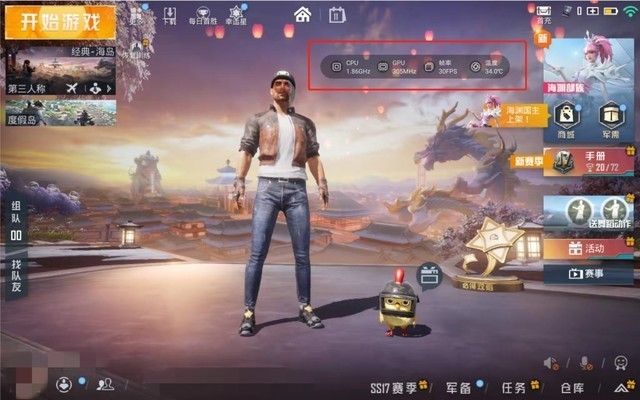Open the 赛事 esports button
The height and width of the screenshot is (400, 640).
pyautogui.click(x=588, y=272)
